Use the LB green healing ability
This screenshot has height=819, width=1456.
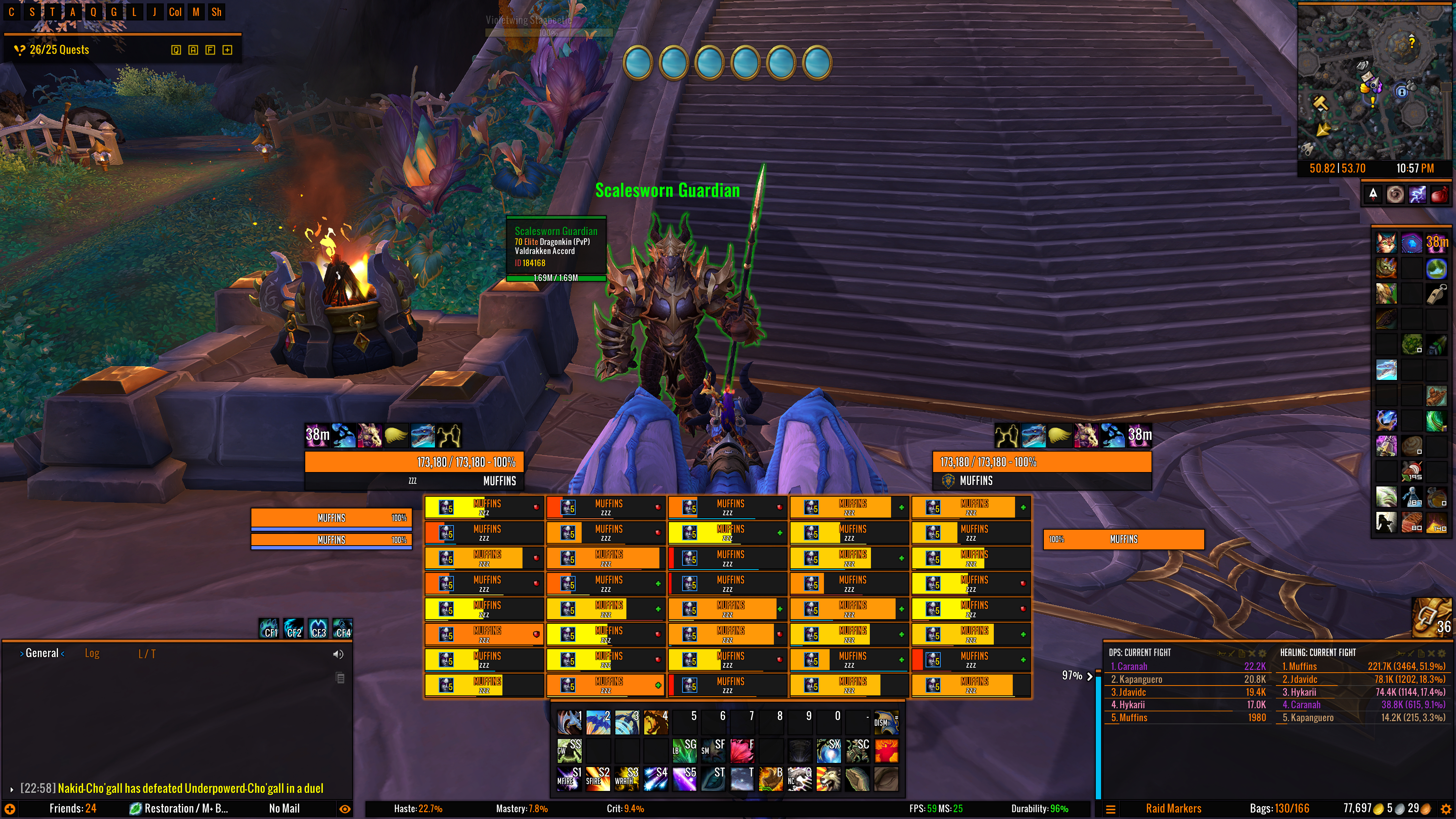[x=684, y=750]
